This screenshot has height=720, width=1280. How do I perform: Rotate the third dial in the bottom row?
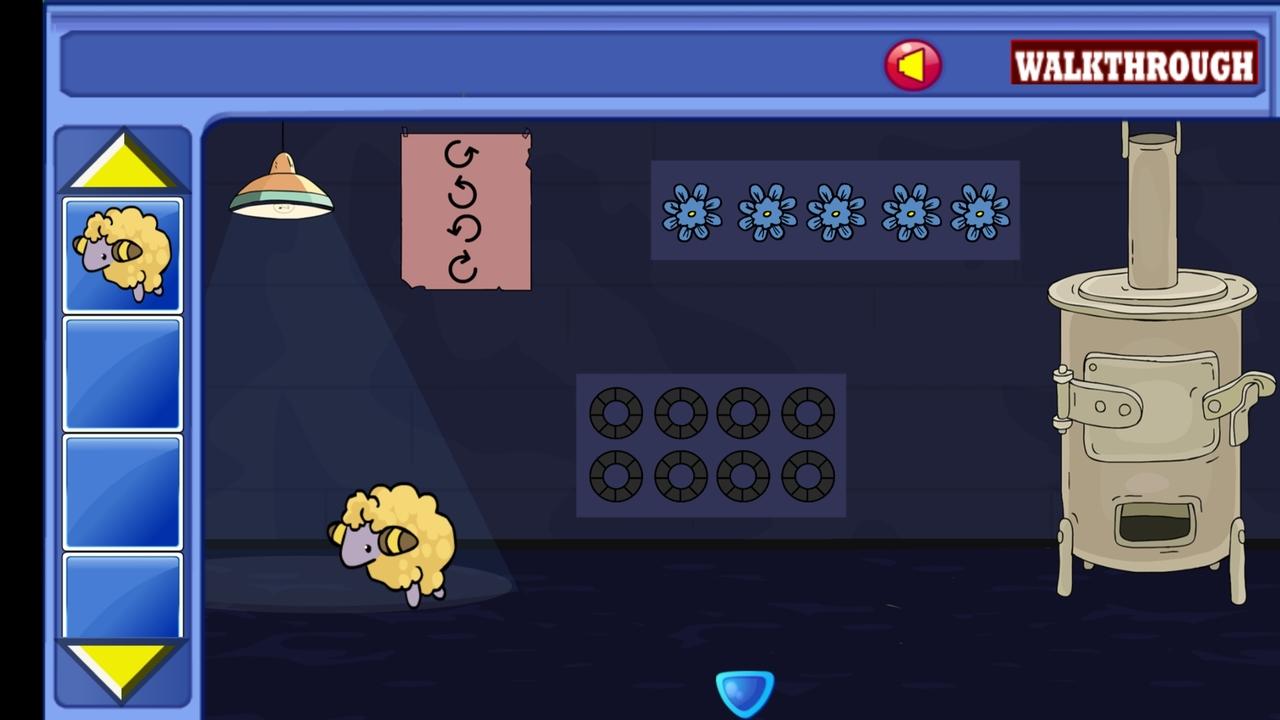coord(743,478)
